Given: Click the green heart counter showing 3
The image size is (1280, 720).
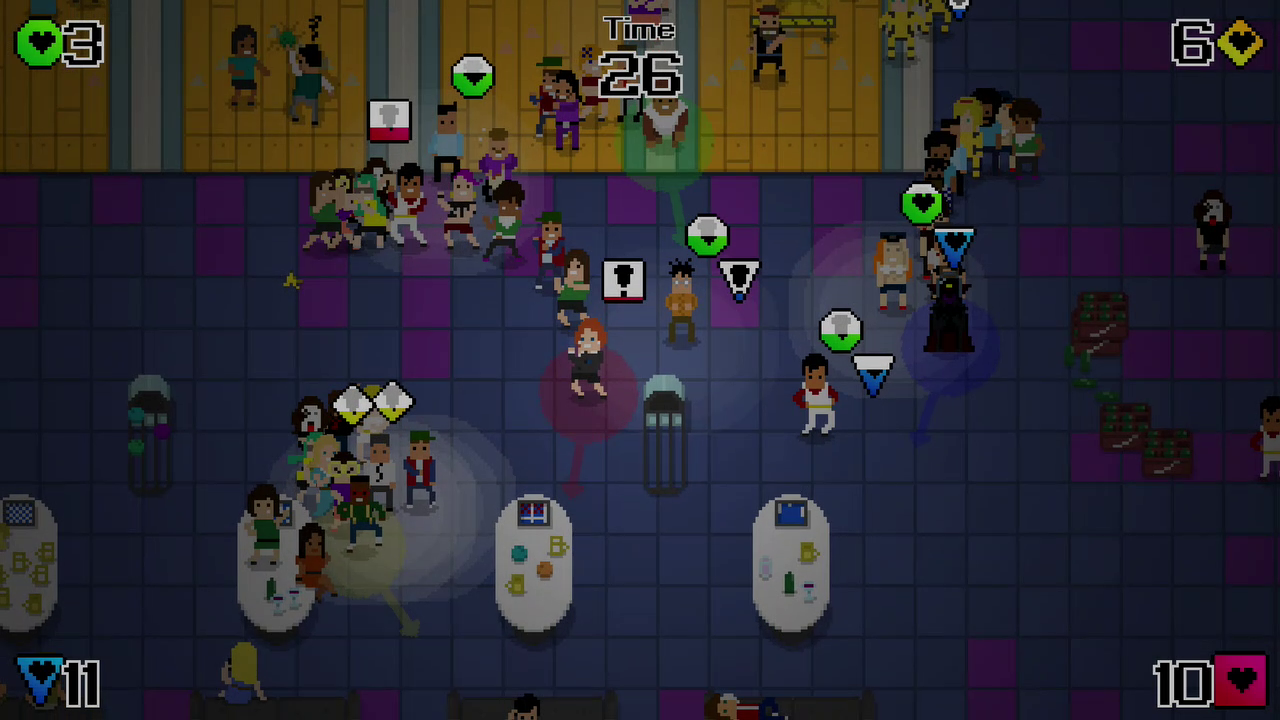Looking at the screenshot, I should tap(55, 42).
